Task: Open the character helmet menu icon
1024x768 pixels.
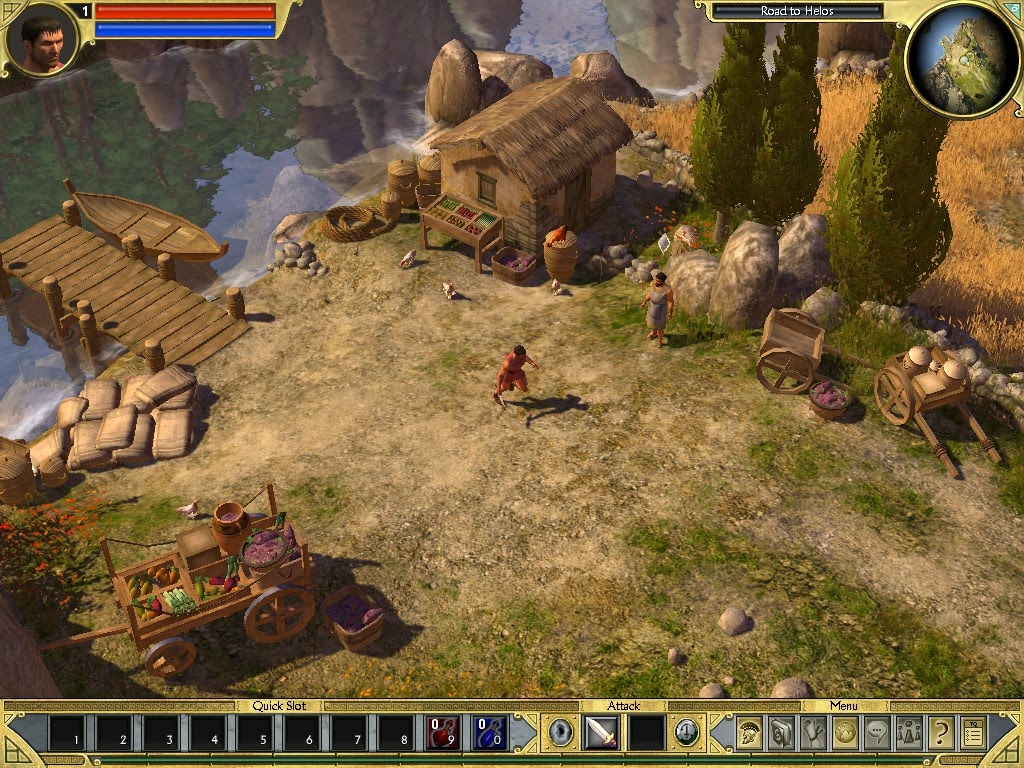Action: [749, 733]
